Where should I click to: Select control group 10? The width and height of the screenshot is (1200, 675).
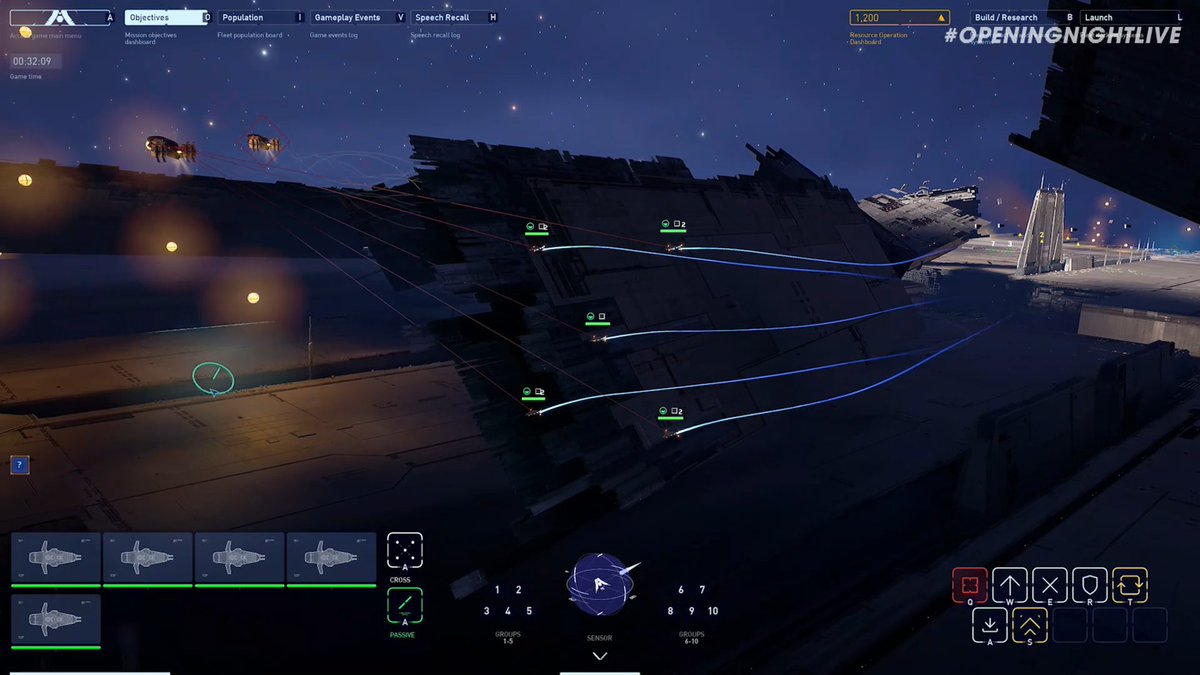click(713, 611)
